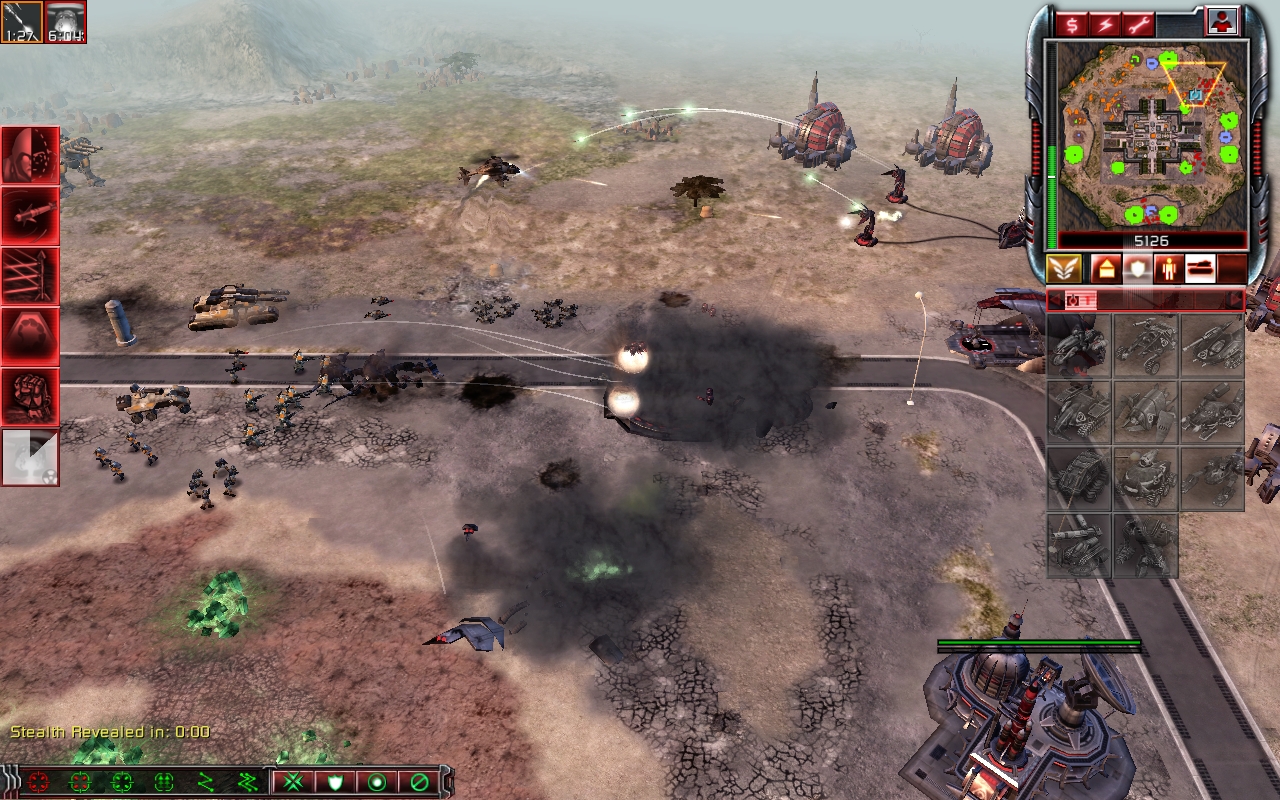1280x800 pixels.
Task: Click on the radar minimap
Action: pos(1147,134)
